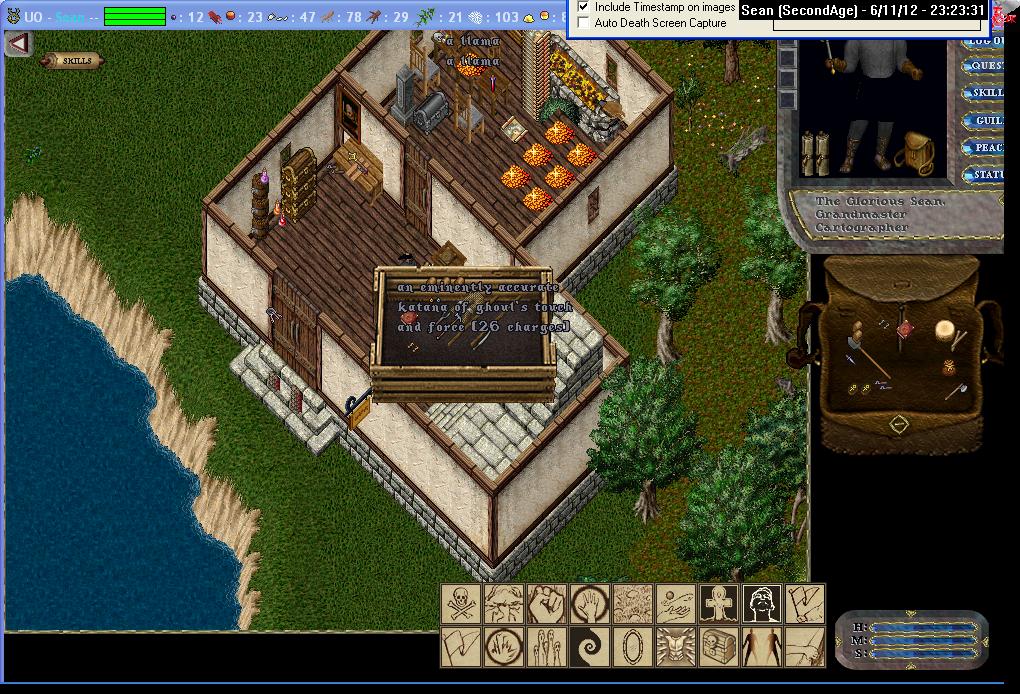Cast the oval gate ring spell
This screenshot has width=1020, height=694.
point(633,646)
